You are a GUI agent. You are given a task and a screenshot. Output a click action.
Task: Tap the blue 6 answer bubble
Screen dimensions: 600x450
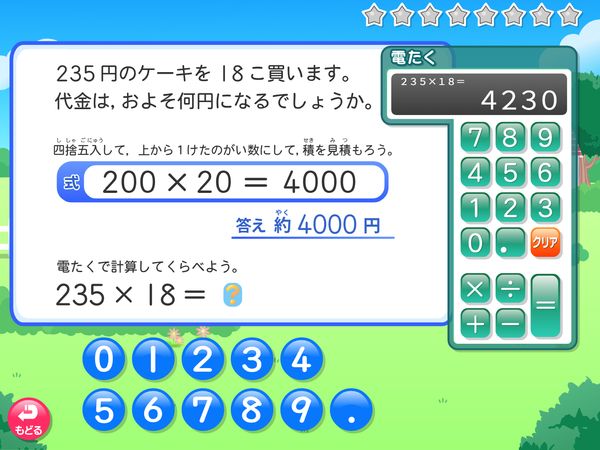point(153,409)
